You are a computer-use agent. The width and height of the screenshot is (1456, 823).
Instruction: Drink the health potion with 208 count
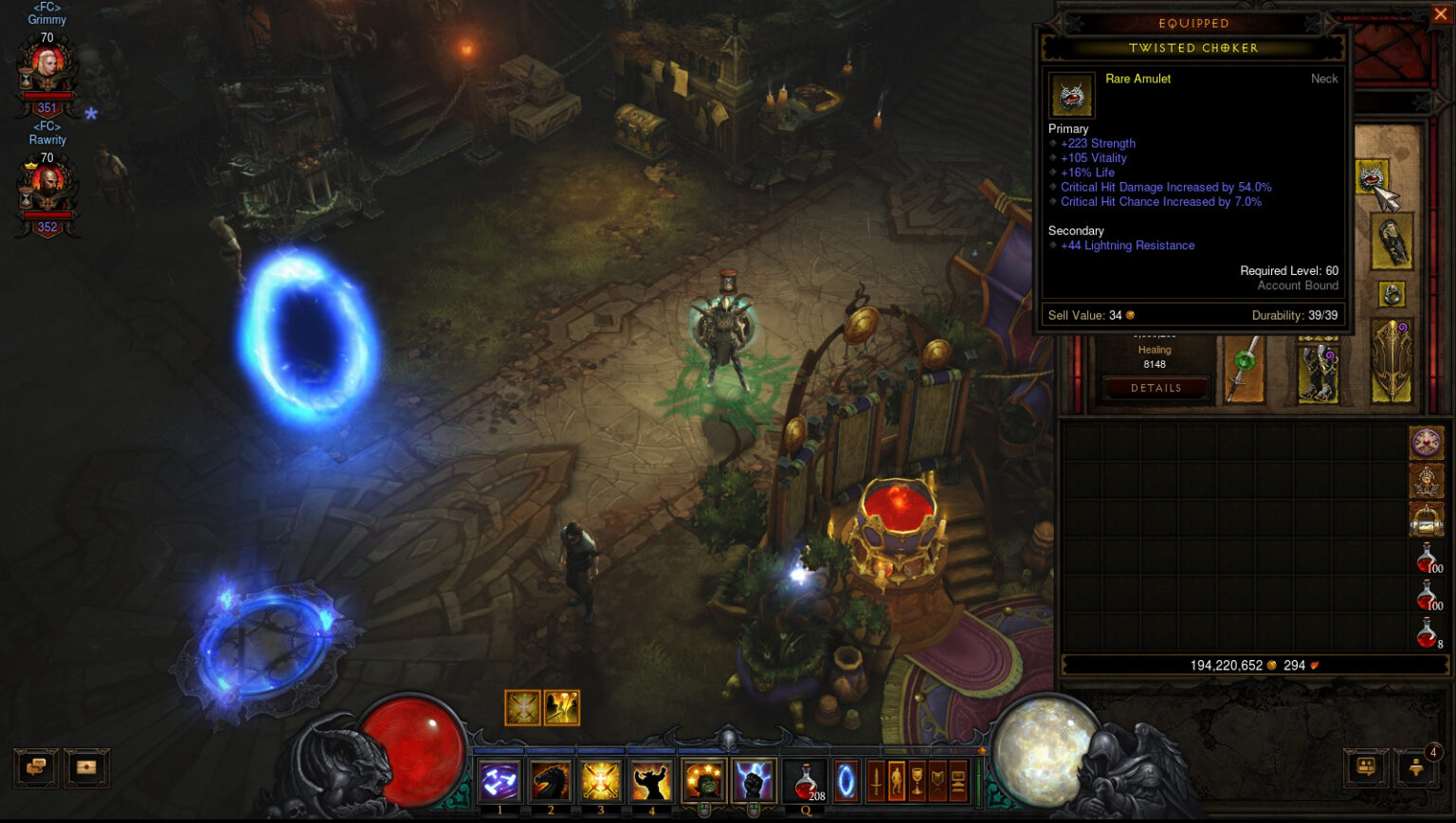(806, 782)
